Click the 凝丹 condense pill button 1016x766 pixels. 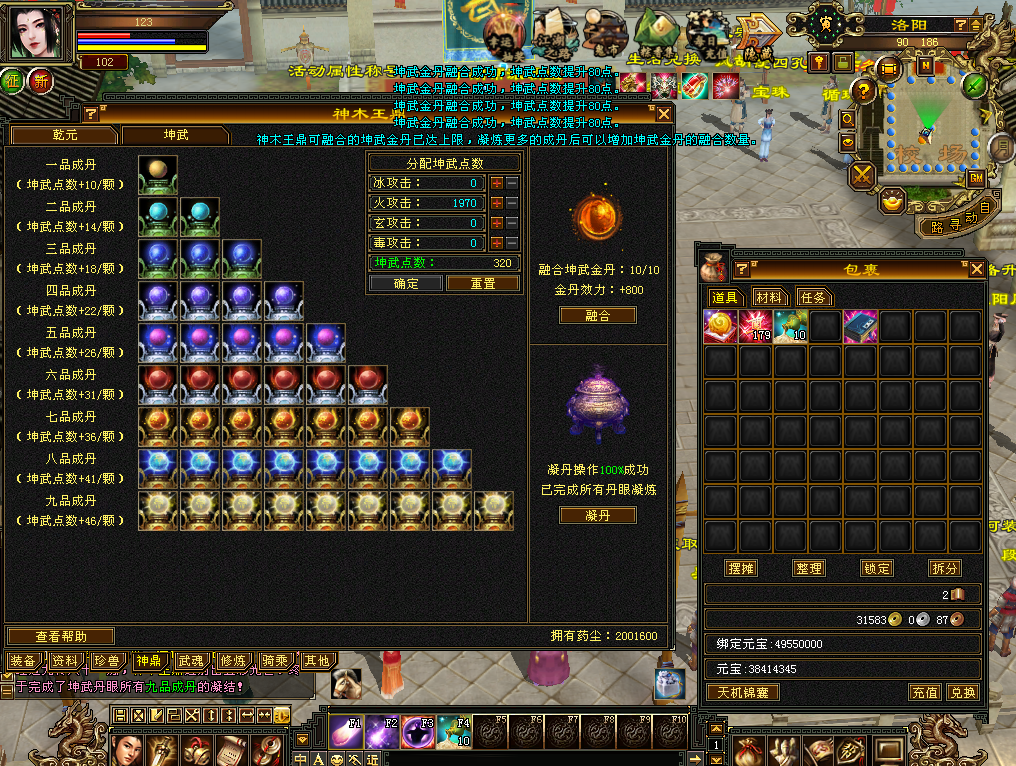tap(597, 515)
